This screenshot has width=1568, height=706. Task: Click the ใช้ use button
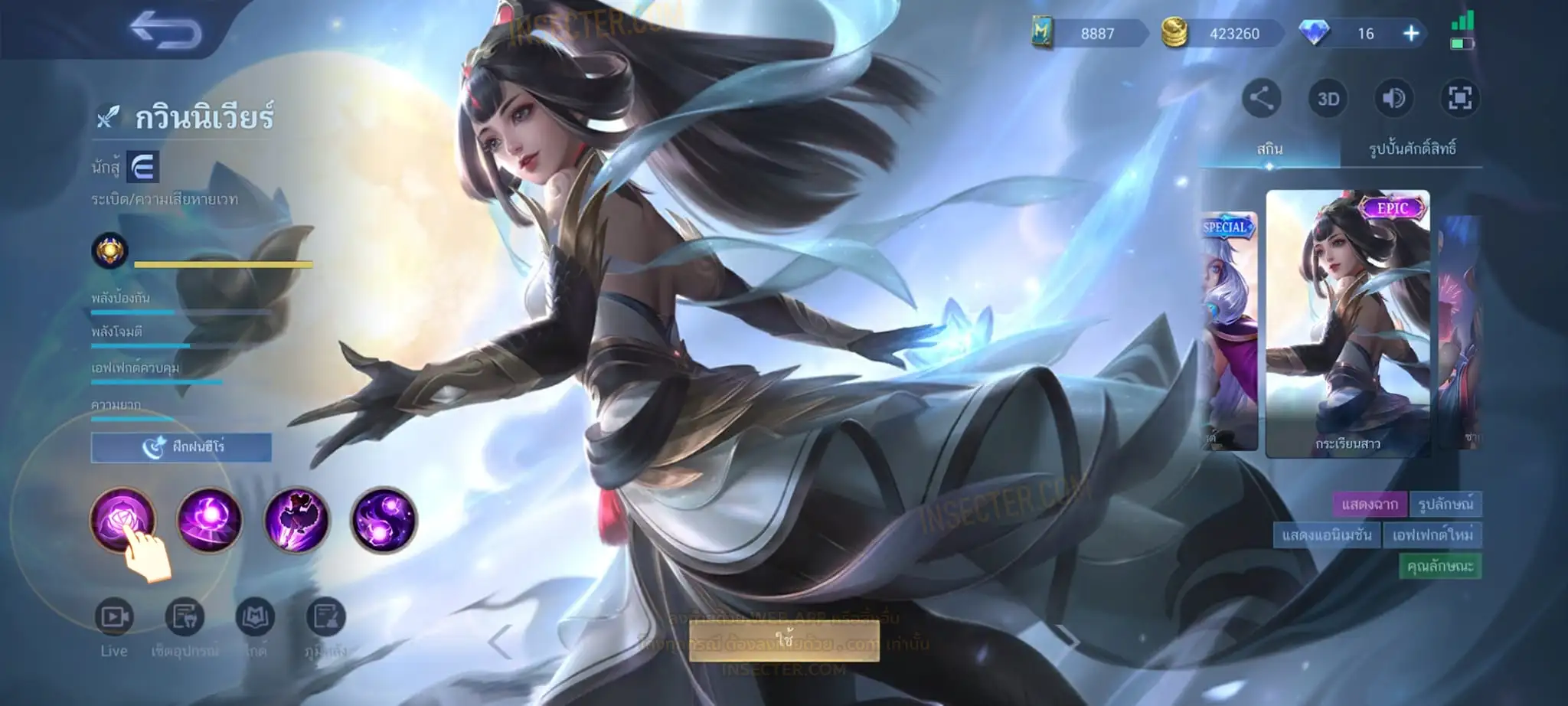point(784,640)
